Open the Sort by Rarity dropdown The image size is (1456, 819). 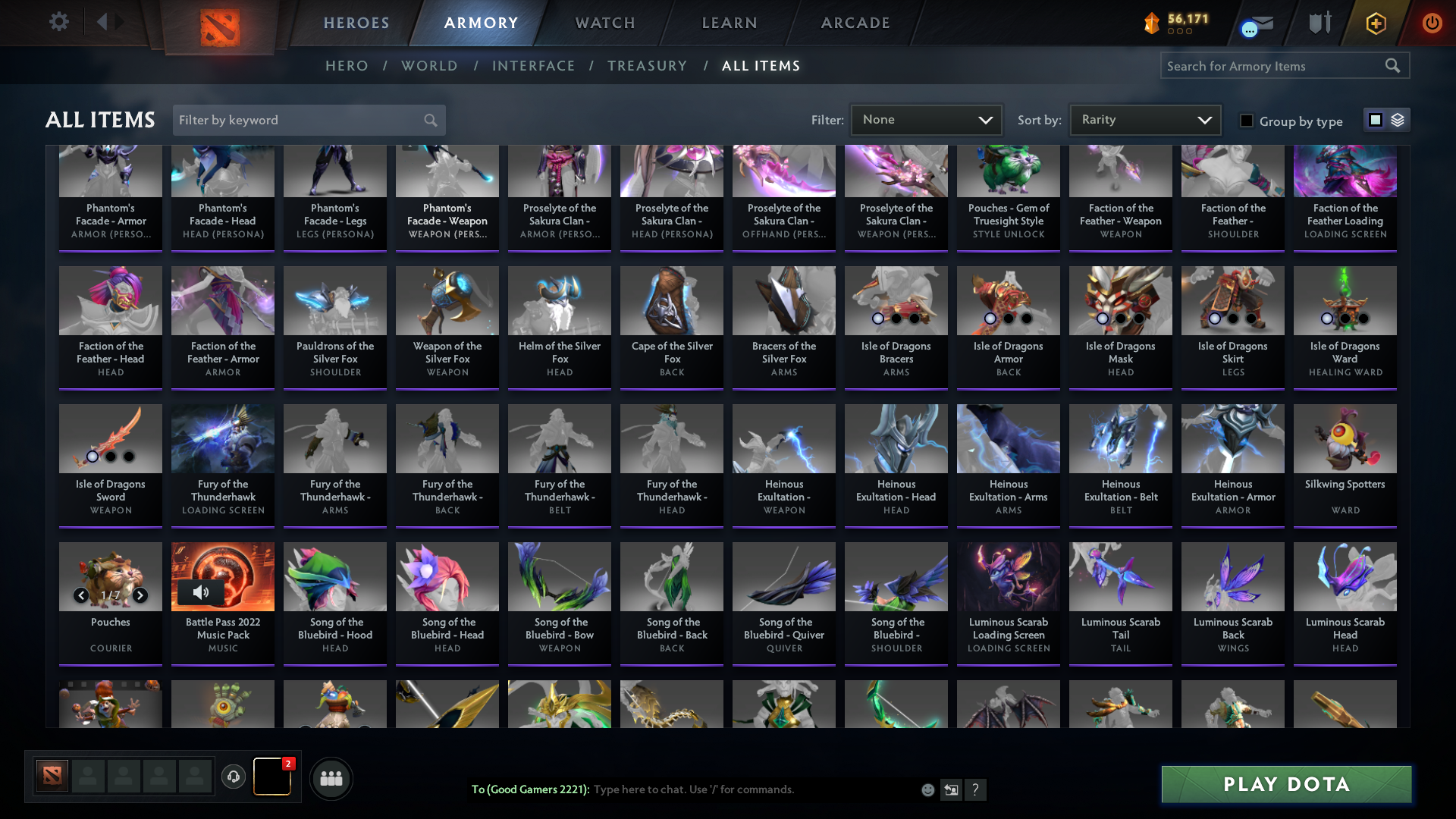click(x=1144, y=119)
